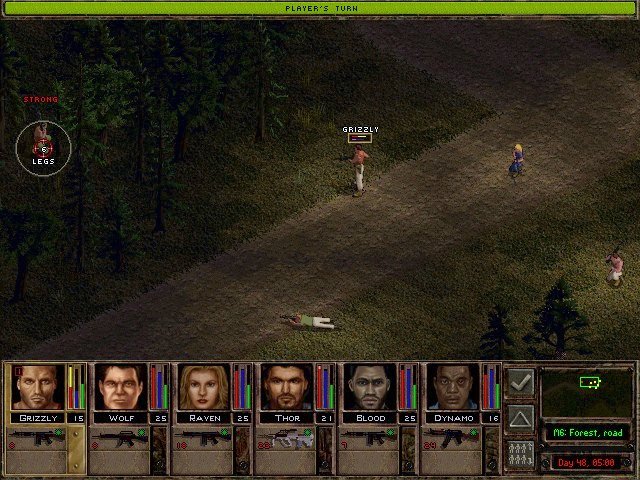Click the triangle button
Screen dimensions: 640x480
520,416
